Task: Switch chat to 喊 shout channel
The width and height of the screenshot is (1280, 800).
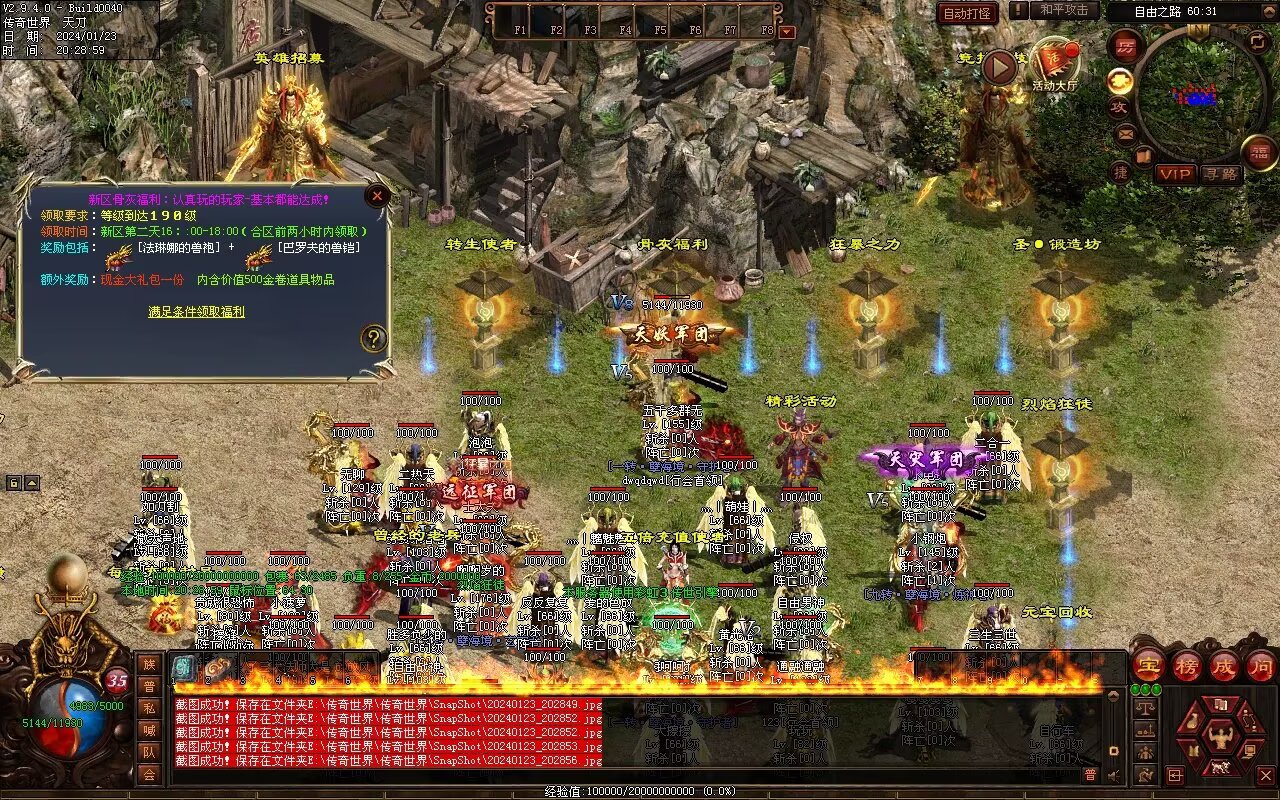Action: click(149, 730)
